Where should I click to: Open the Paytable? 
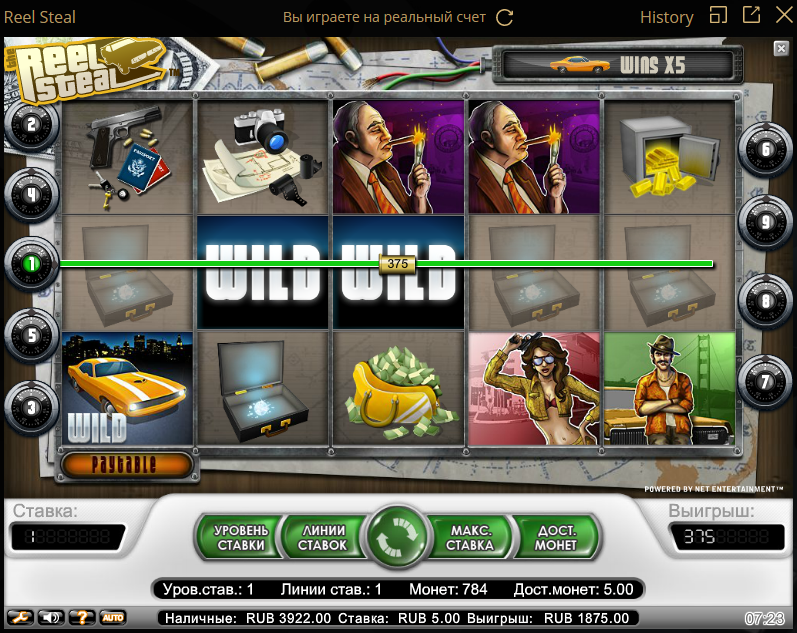127,465
